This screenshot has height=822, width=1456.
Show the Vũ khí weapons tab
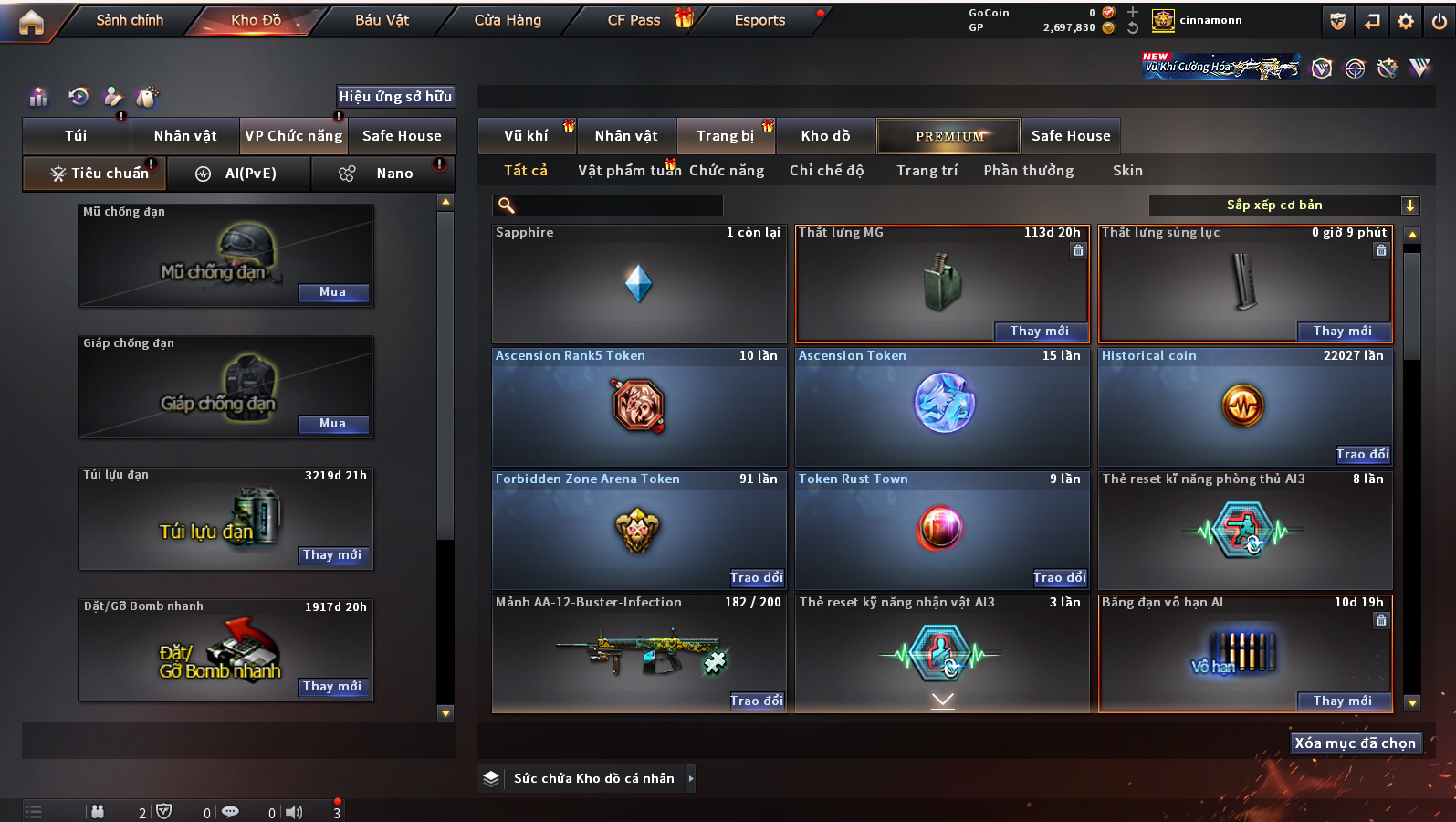point(527,136)
